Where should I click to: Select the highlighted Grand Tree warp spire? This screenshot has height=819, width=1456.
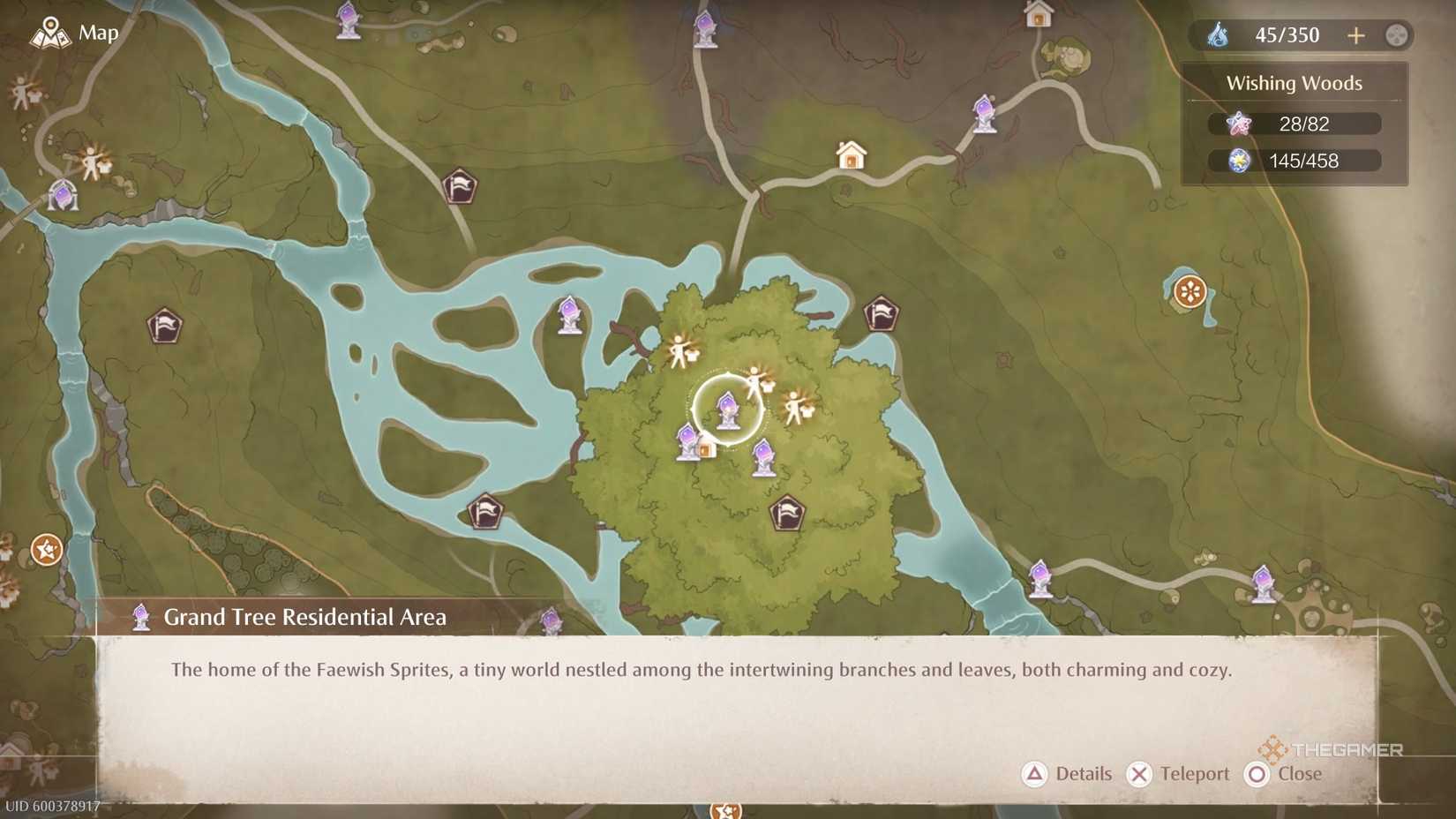pyautogui.click(x=727, y=408)
